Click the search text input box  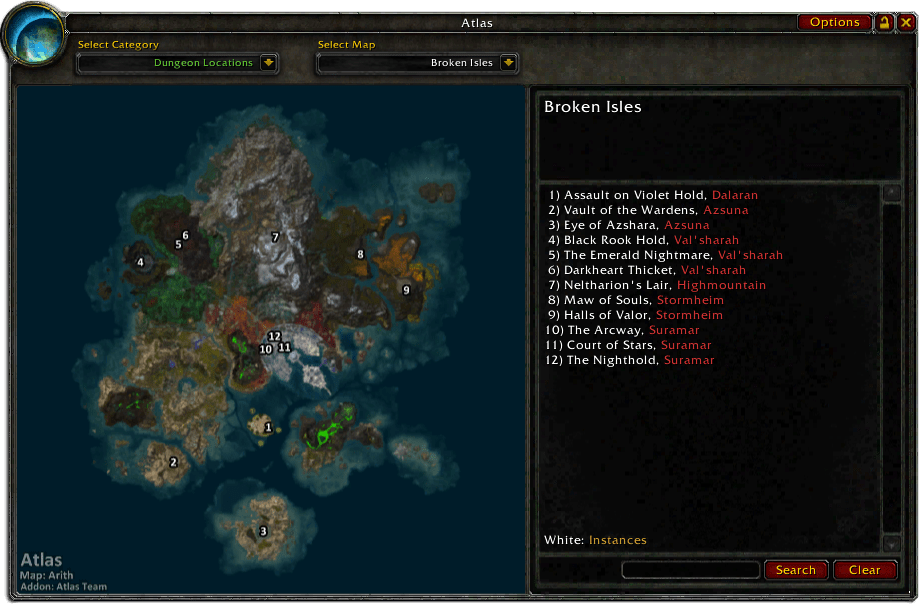(690, 570)
